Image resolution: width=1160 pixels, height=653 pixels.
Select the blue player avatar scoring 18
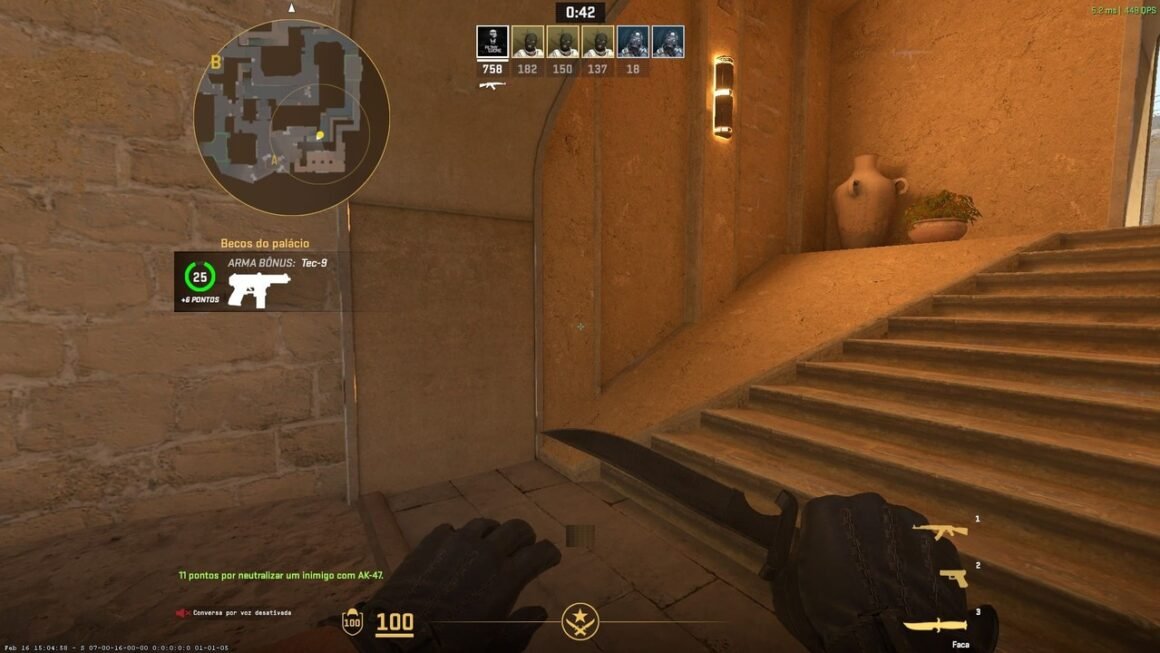pyautogui.click(x=632, y=42)
